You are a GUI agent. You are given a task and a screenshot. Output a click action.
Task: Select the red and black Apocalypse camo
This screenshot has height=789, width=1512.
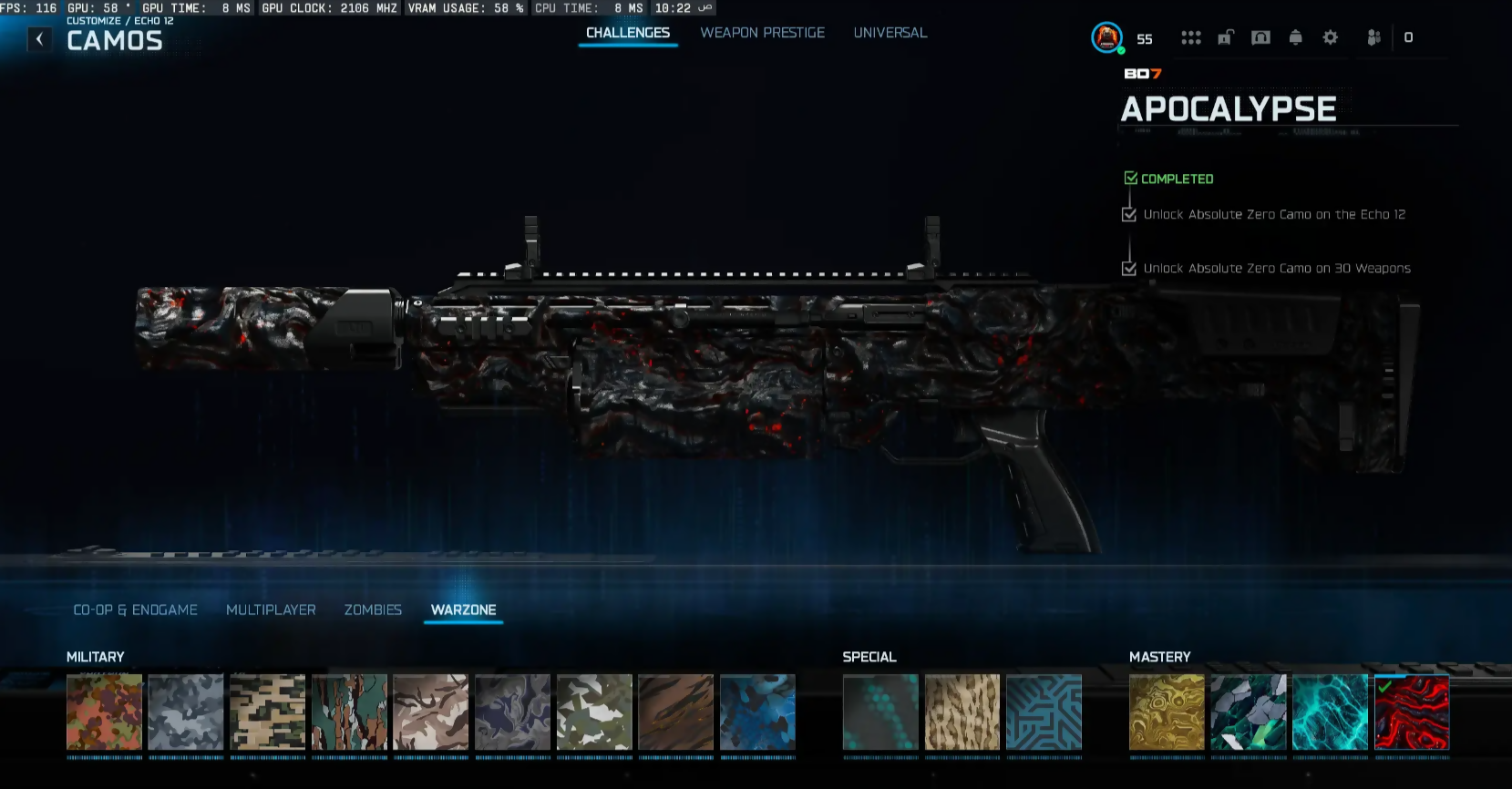click(1411, 712)
